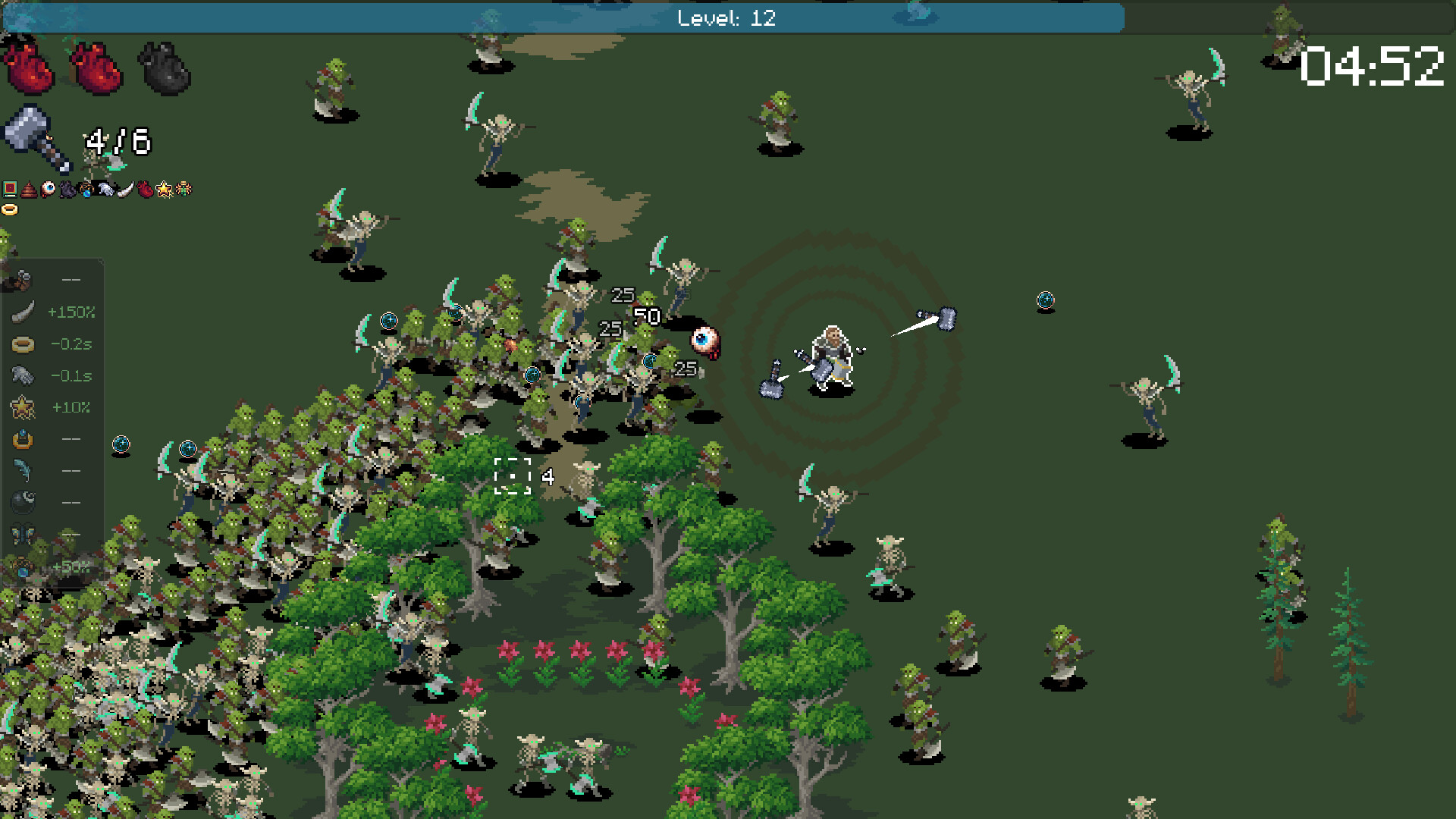Click the dashed targeting reticle marked 4
The image size is (1456, 819).
513,477
